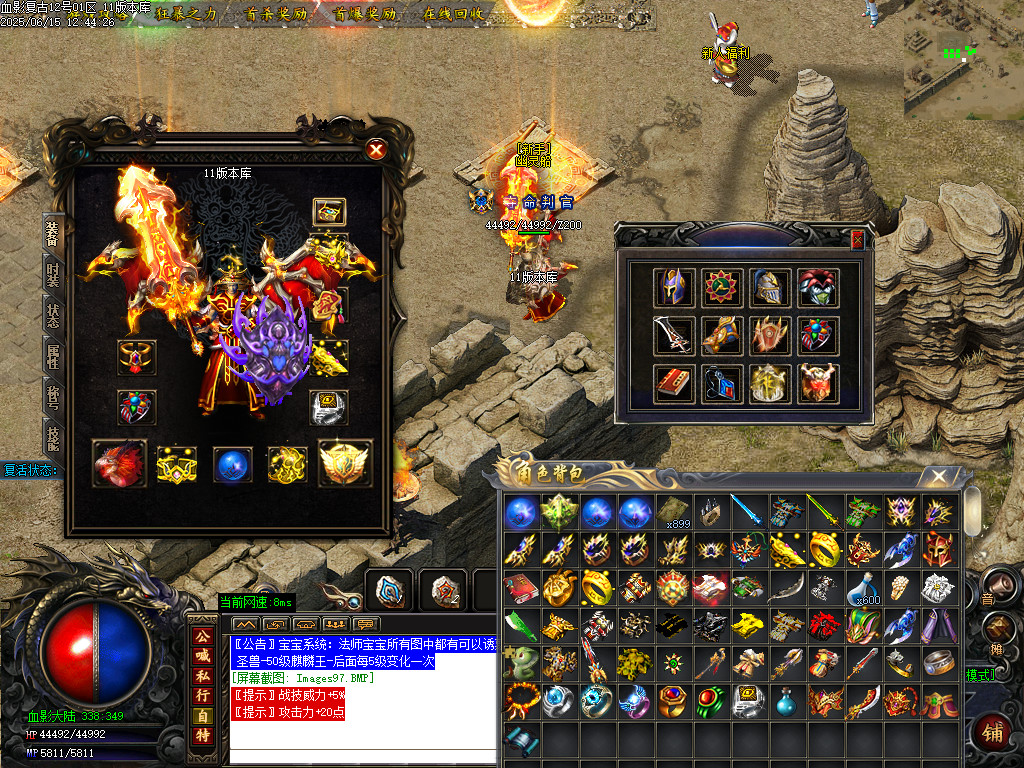1024x768 pixels.
Task: Open the round 铺 shop button
Action: tap(994, 730)
